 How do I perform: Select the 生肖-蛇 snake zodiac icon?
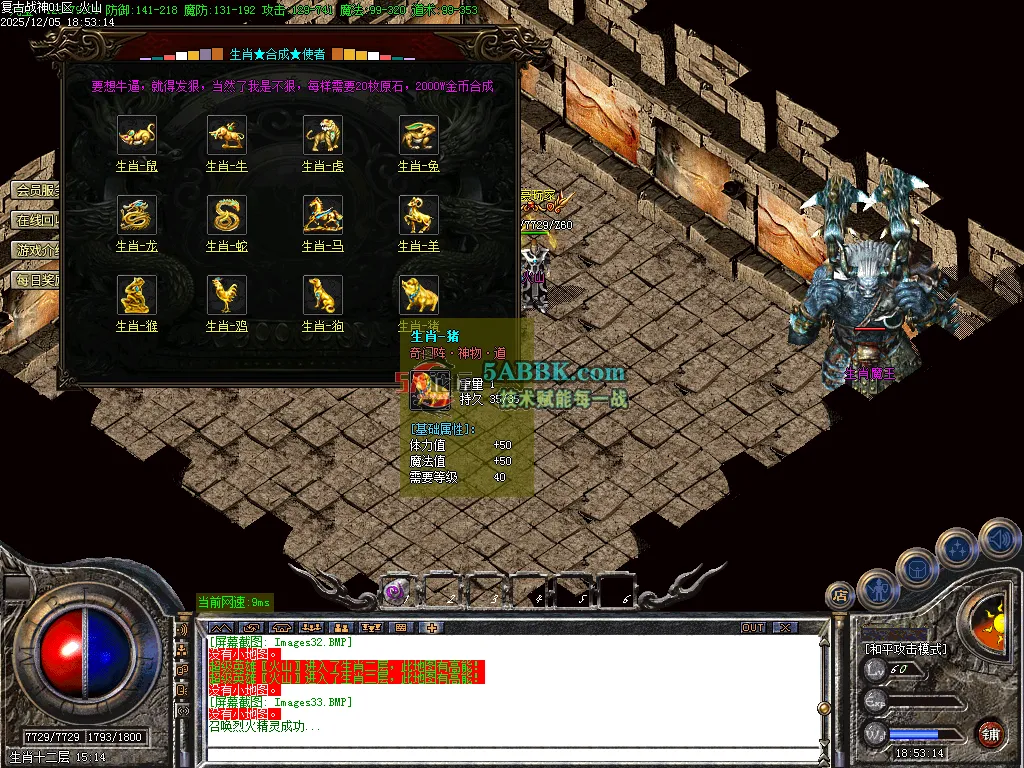tap(227, 215)
